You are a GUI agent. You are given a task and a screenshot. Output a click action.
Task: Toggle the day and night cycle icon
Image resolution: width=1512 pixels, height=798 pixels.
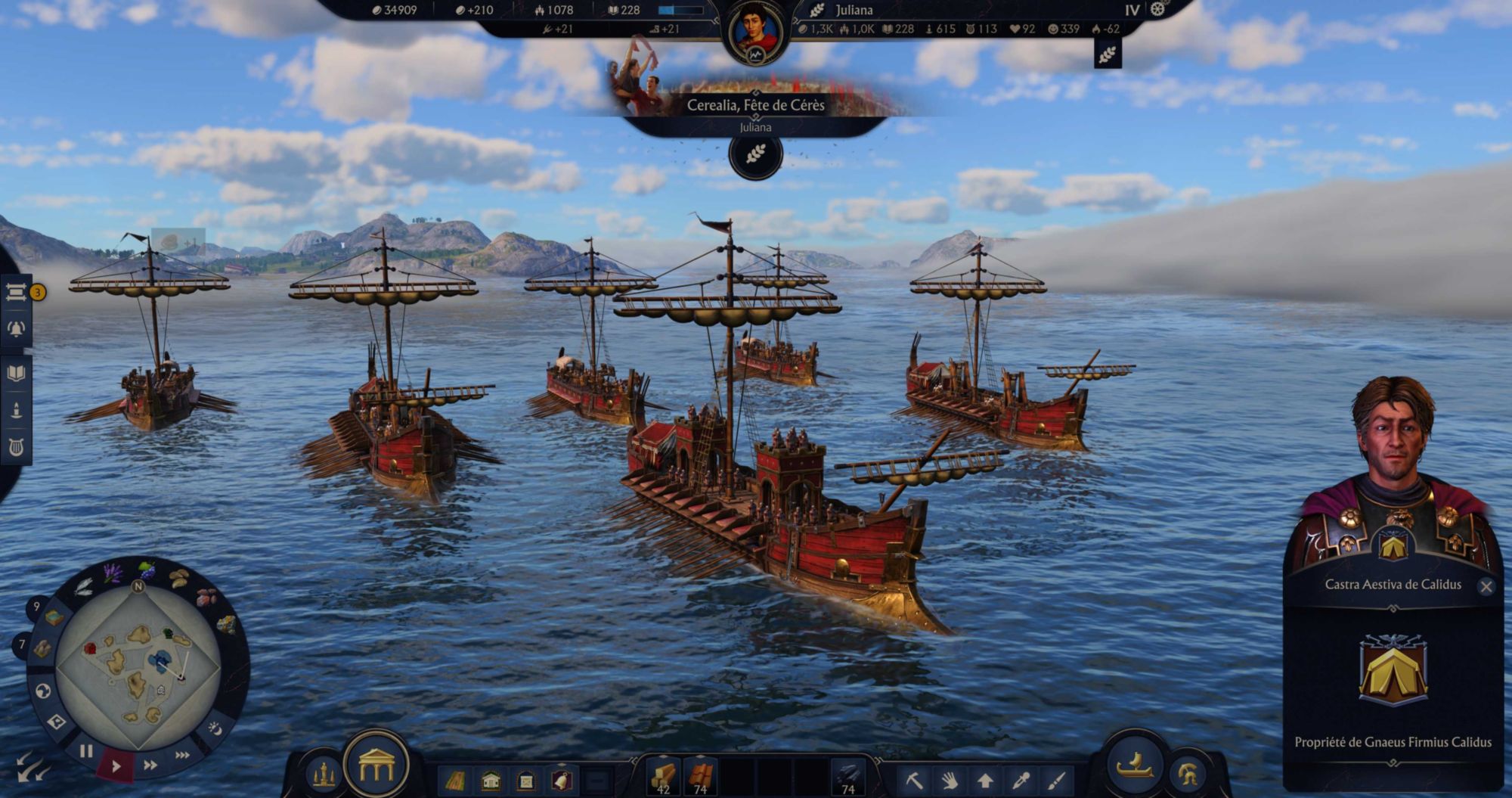click(215, 728)
